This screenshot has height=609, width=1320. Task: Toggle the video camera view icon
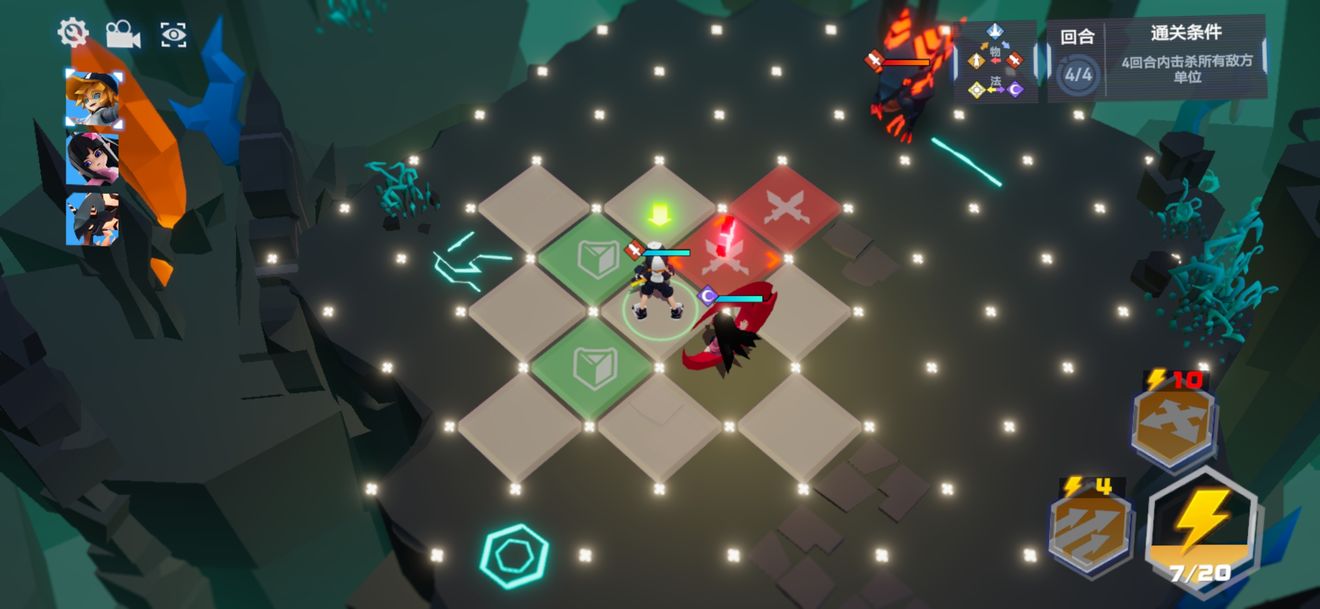click(123, 34)
